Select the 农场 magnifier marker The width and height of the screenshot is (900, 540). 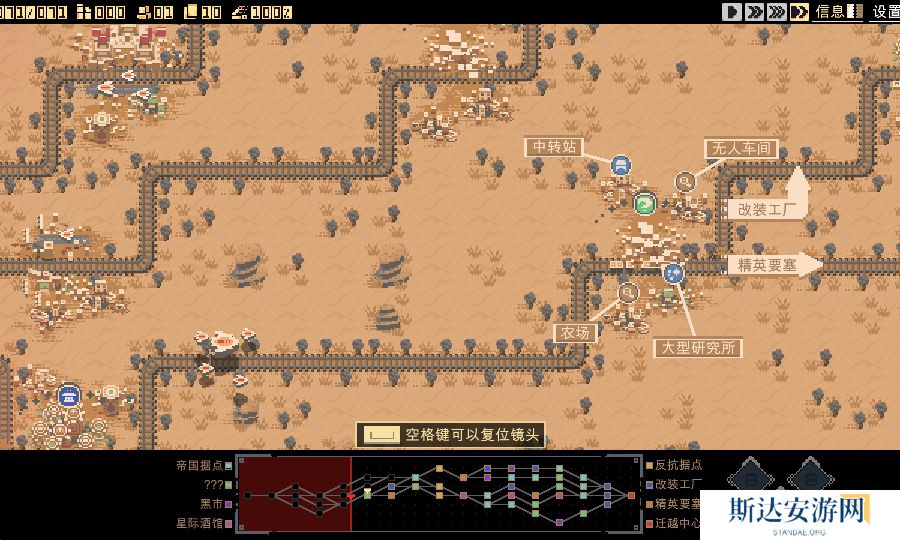pyautogui.click(x=628, y=293)
